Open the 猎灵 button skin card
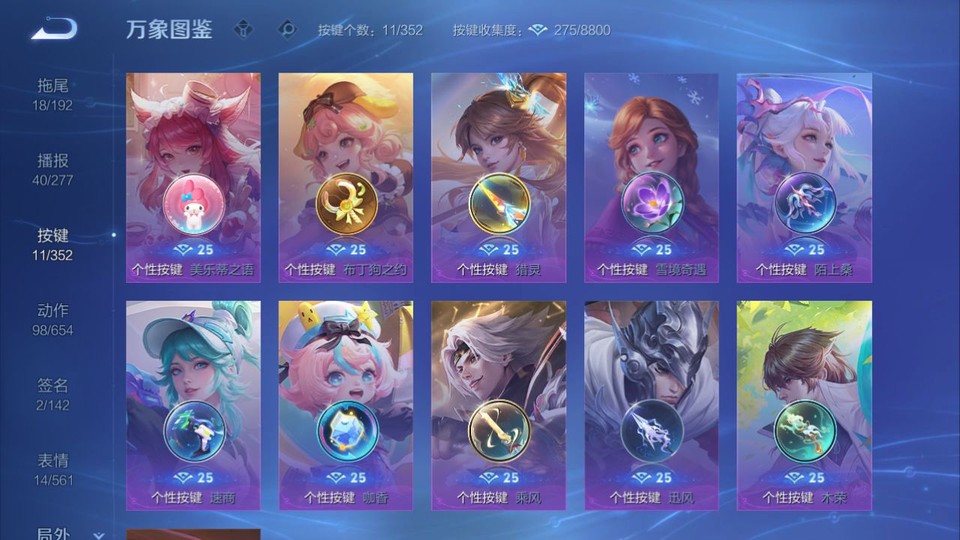 [498, 177]
